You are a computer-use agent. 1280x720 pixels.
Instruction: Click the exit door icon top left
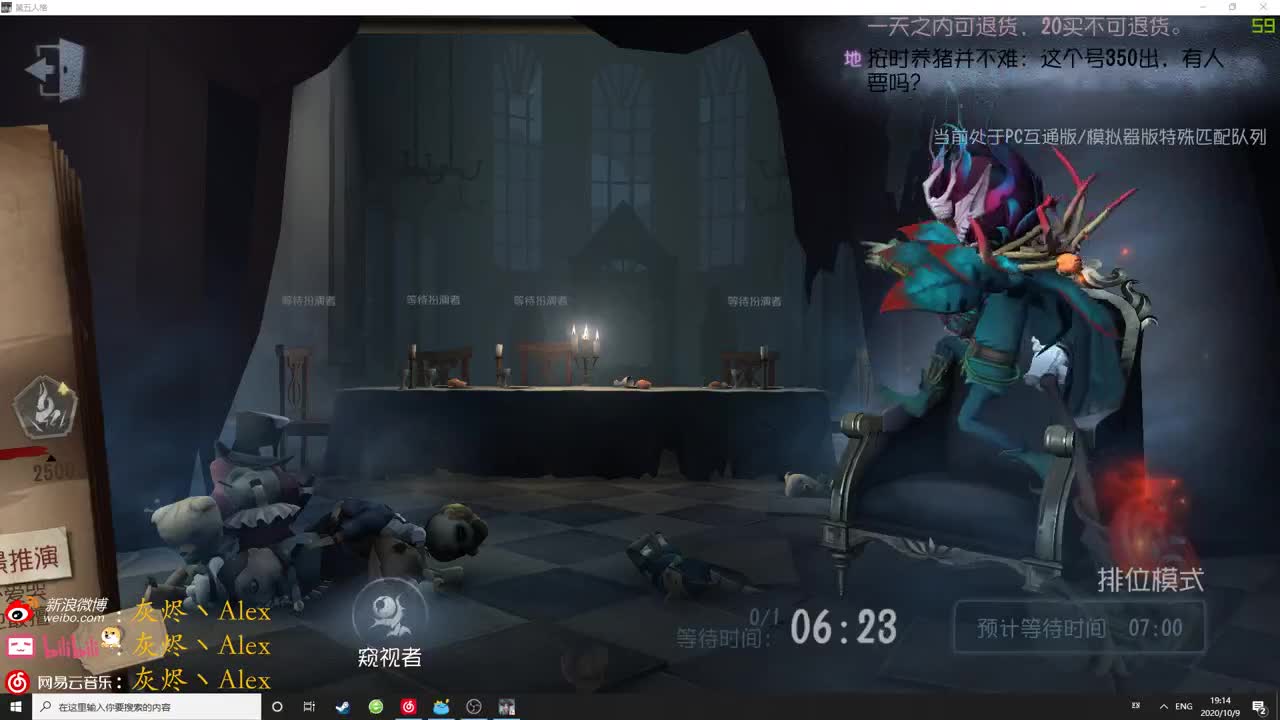pyautogui.click(x=55, y=70)
